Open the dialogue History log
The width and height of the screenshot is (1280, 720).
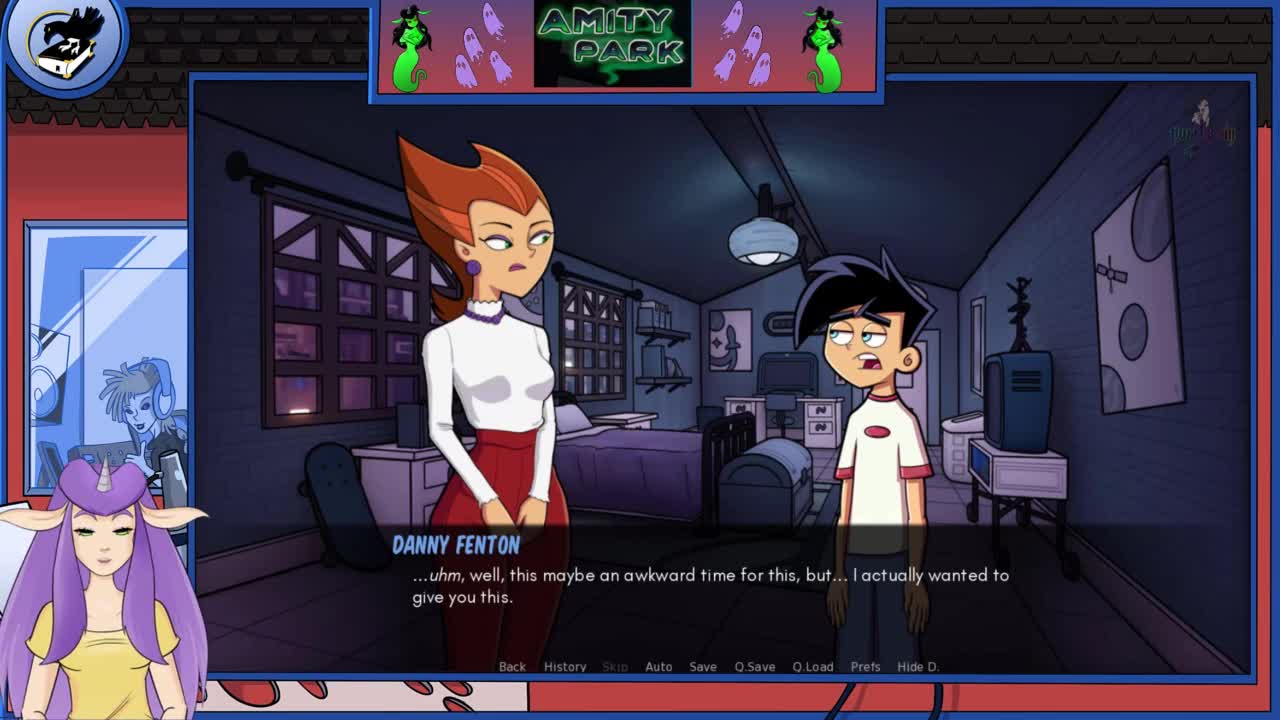[x=565, y=667]
